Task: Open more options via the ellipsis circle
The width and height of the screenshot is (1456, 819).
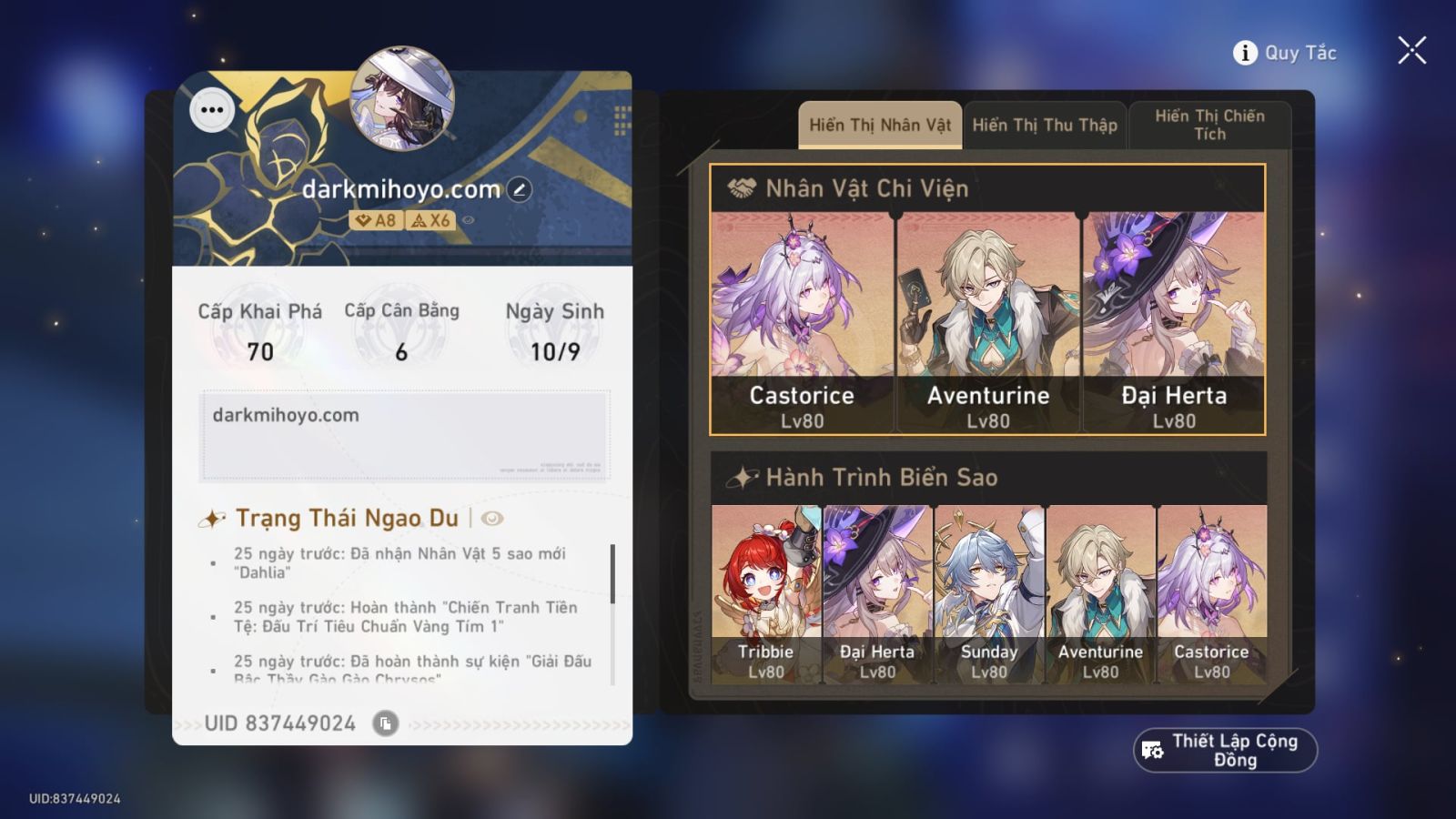Action: tap(212, 109)
